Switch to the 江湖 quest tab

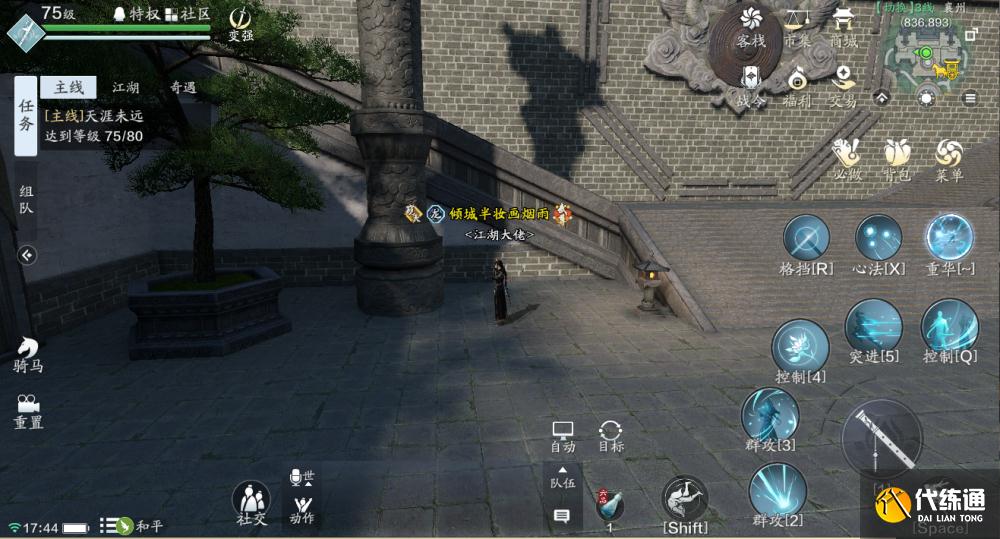(126, 87)
